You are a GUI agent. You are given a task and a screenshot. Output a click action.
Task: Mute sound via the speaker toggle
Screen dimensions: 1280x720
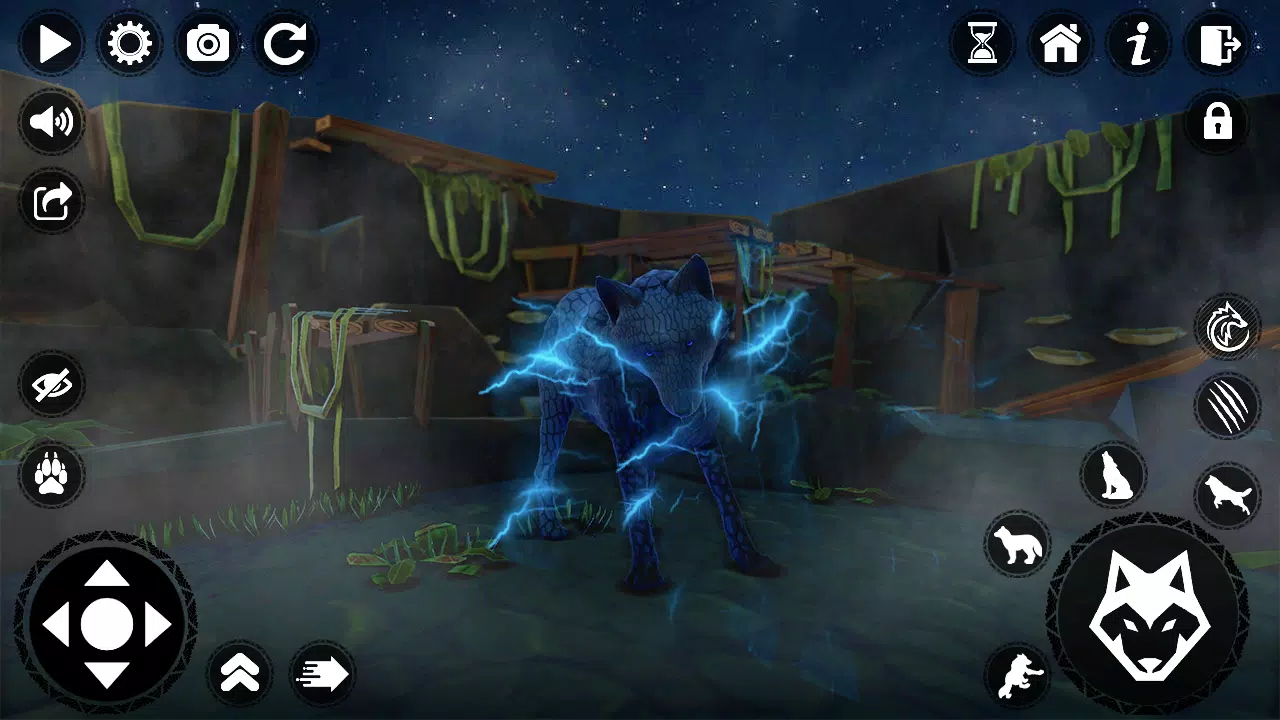click(x=51, y=122)
